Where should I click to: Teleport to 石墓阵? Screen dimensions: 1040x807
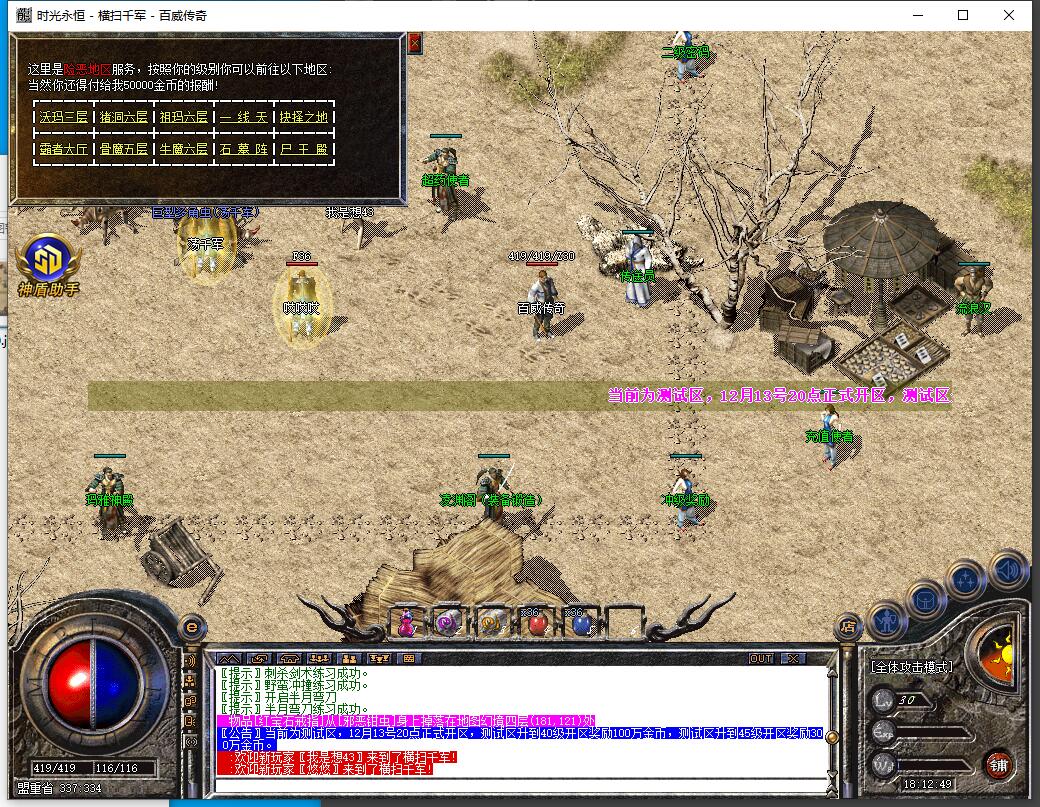(x=244, y=149)
